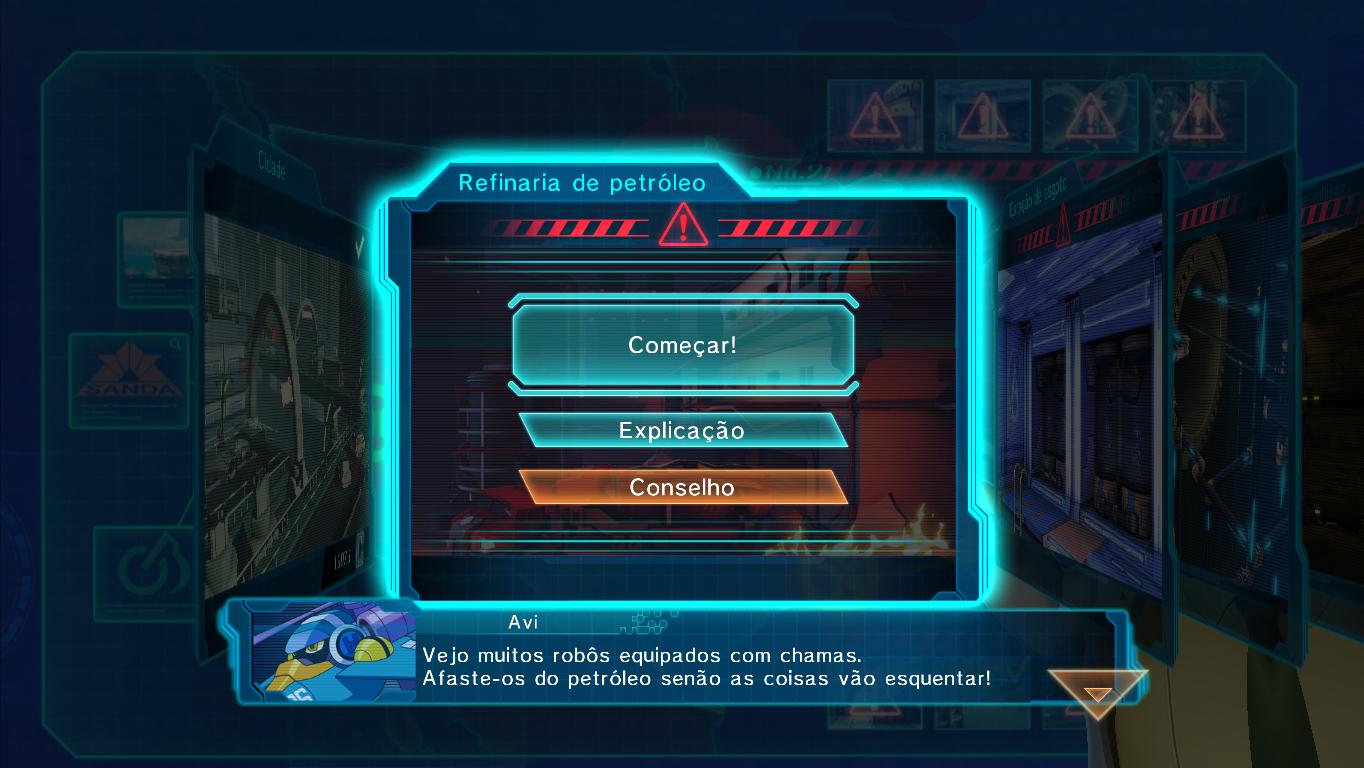Open the second warning stage thumbnail
The width and height of the screenshot is (1364, 768).
coord(982,113)
